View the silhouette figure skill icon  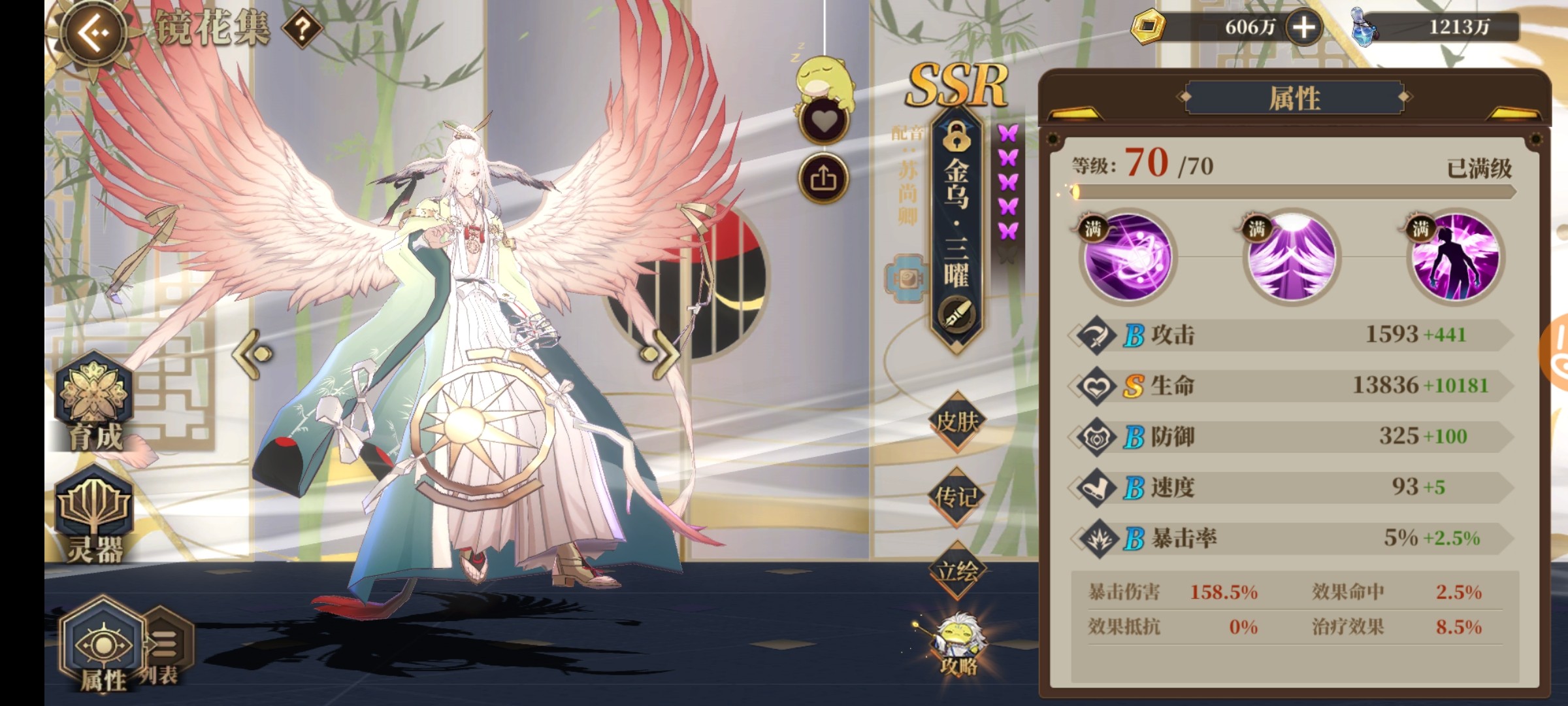pos(1455,257)
